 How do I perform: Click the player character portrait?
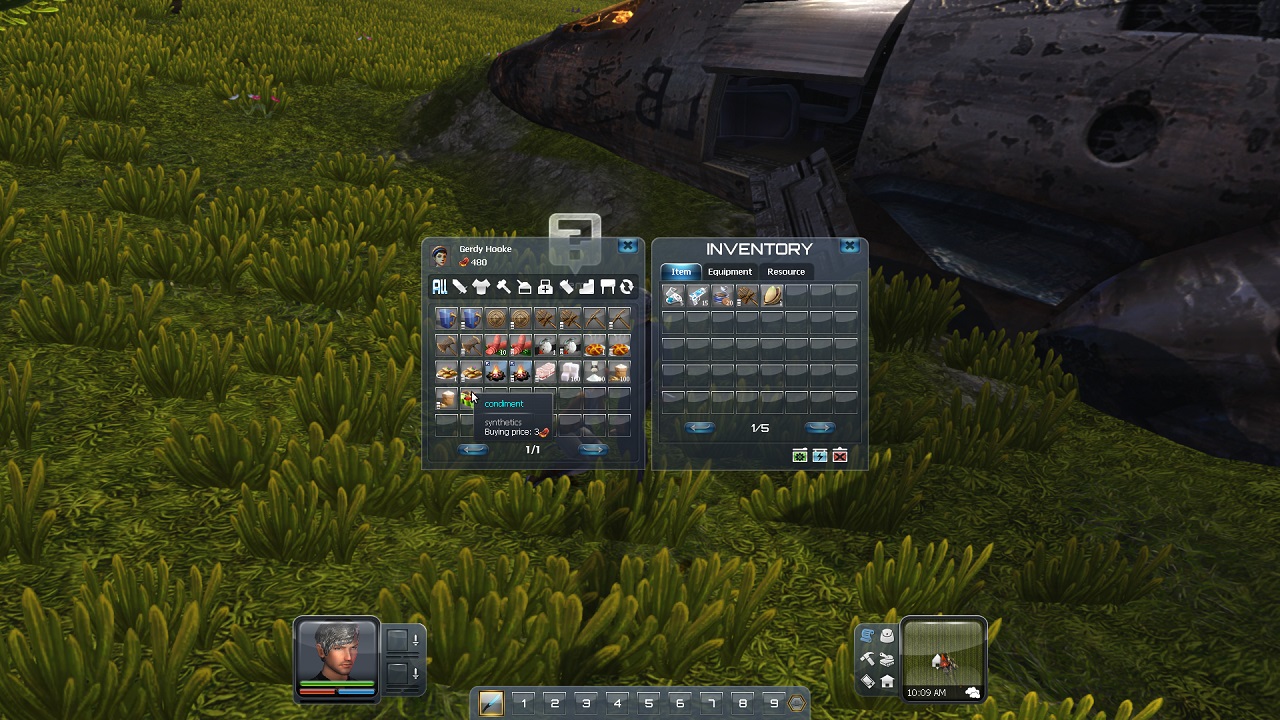tap(337, 652)
